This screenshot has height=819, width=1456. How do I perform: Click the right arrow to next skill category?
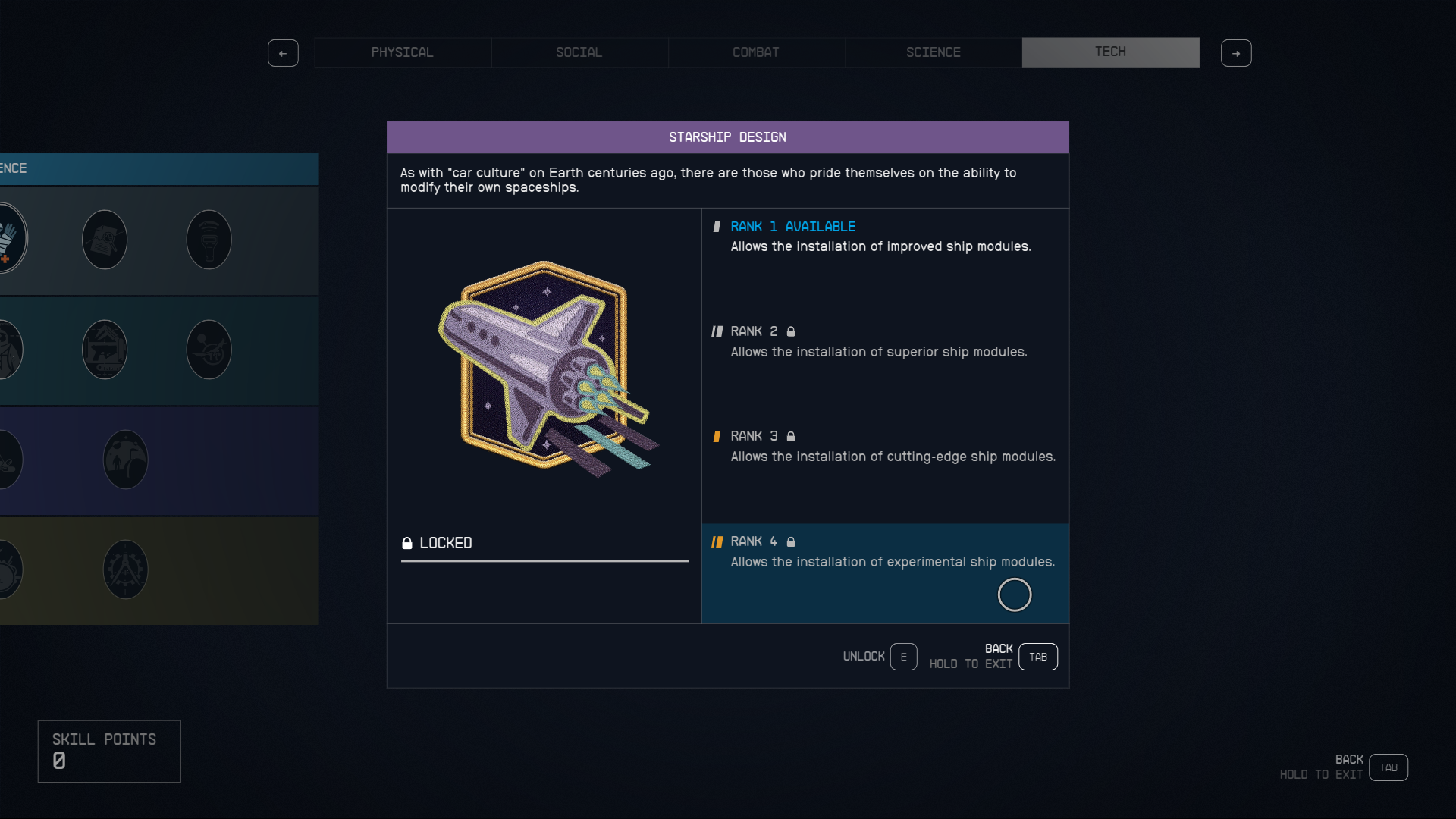[x=1236, y=53]
